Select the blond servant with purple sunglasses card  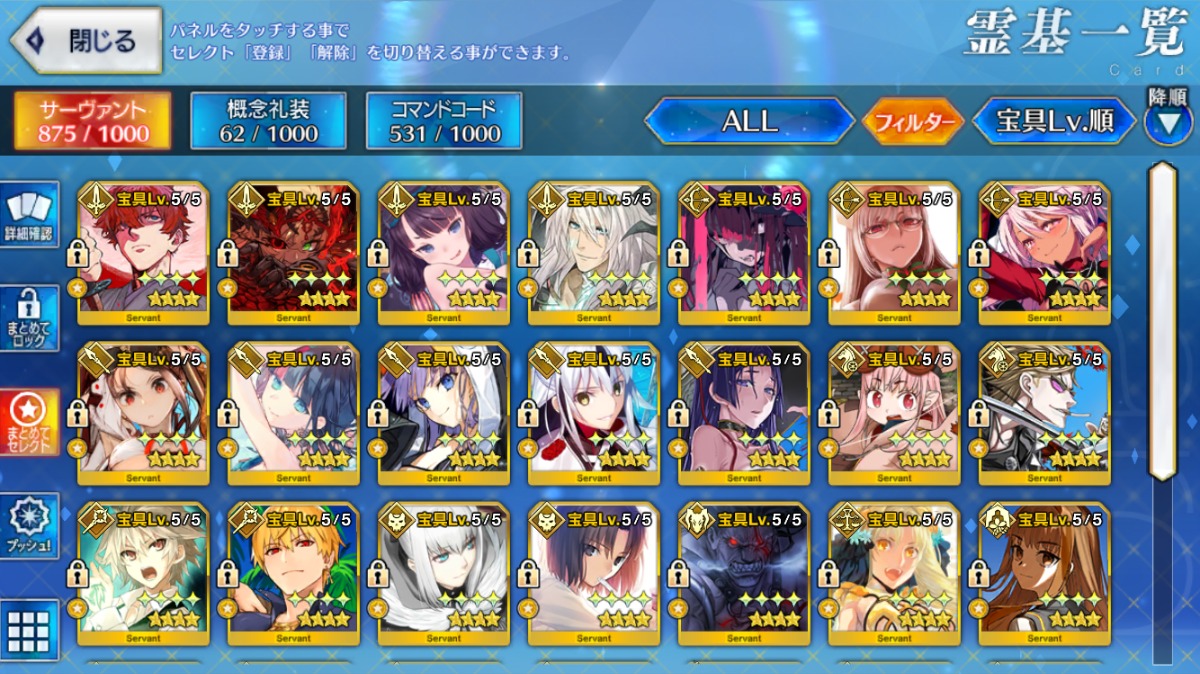click(x=1044, y=412)
